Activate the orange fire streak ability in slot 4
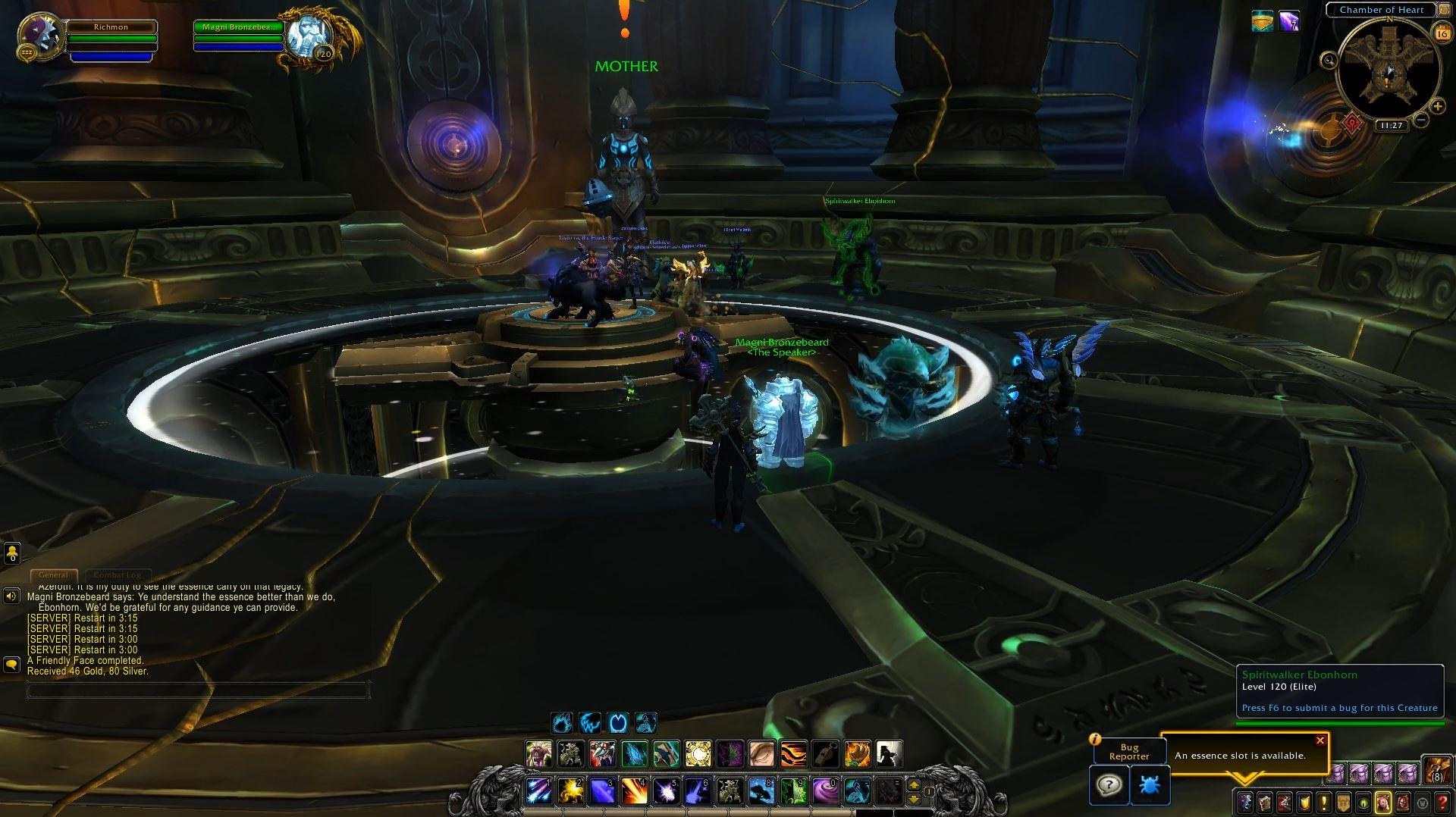This screenshot has width=1456, height=817. tap(634, 791)
